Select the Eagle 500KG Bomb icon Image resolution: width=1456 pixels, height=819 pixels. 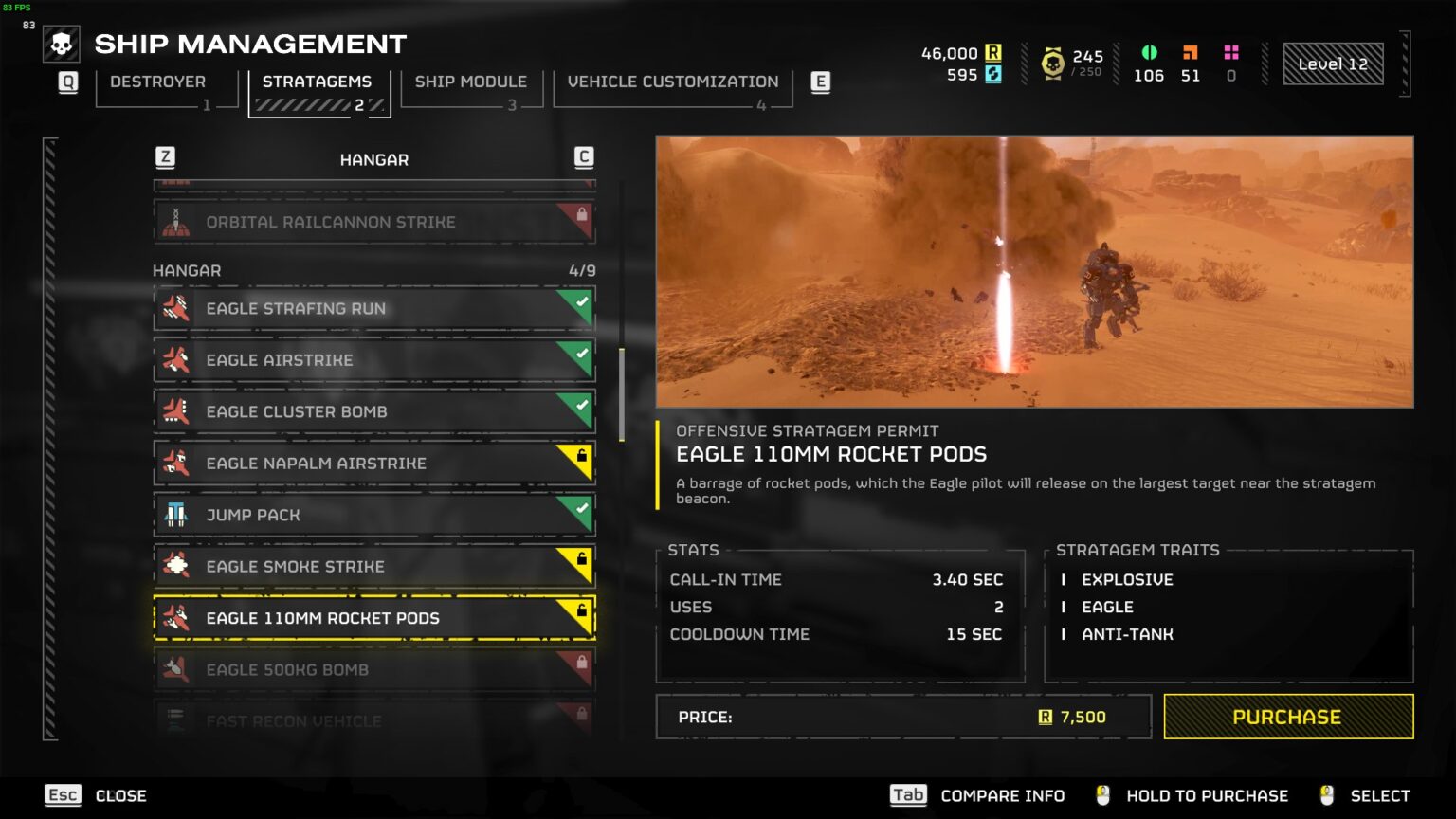pyautogui.click(x=178, y=669)
